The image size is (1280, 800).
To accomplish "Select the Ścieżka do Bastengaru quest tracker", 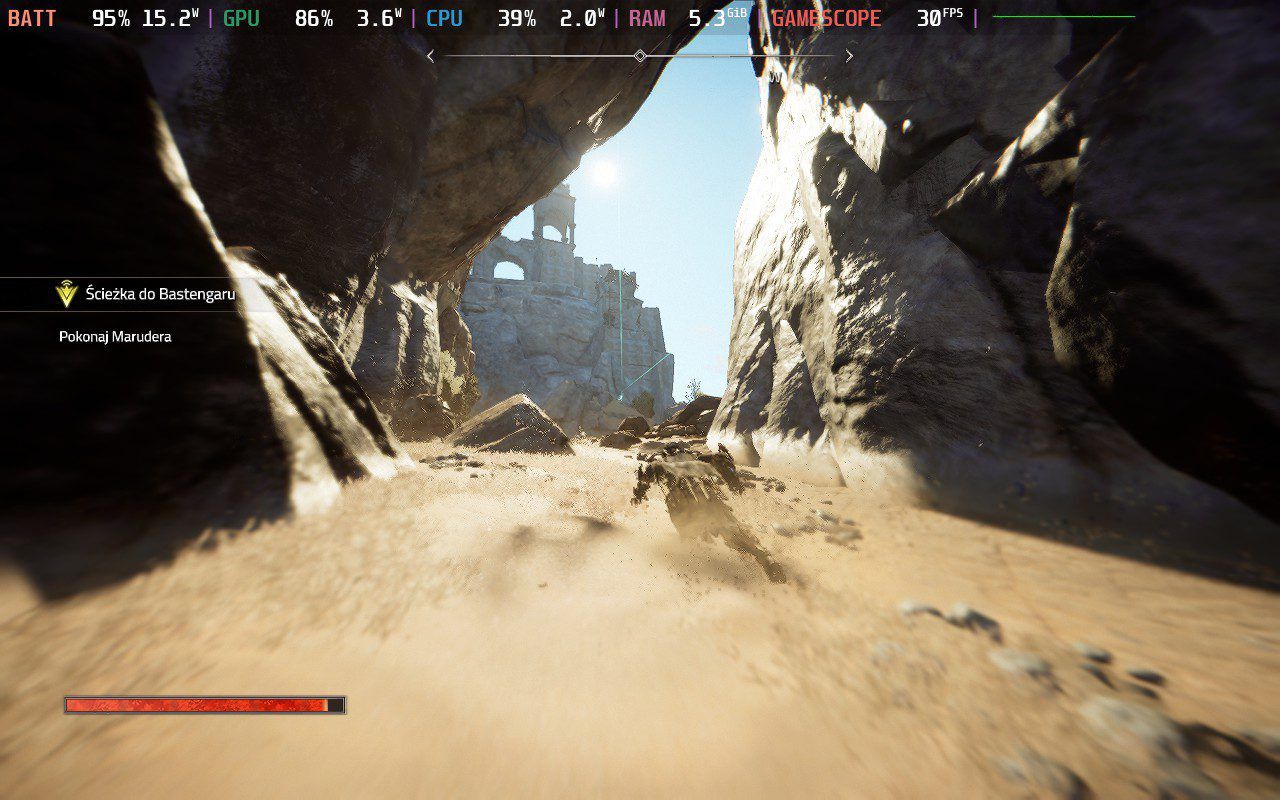I will (158, 294).
